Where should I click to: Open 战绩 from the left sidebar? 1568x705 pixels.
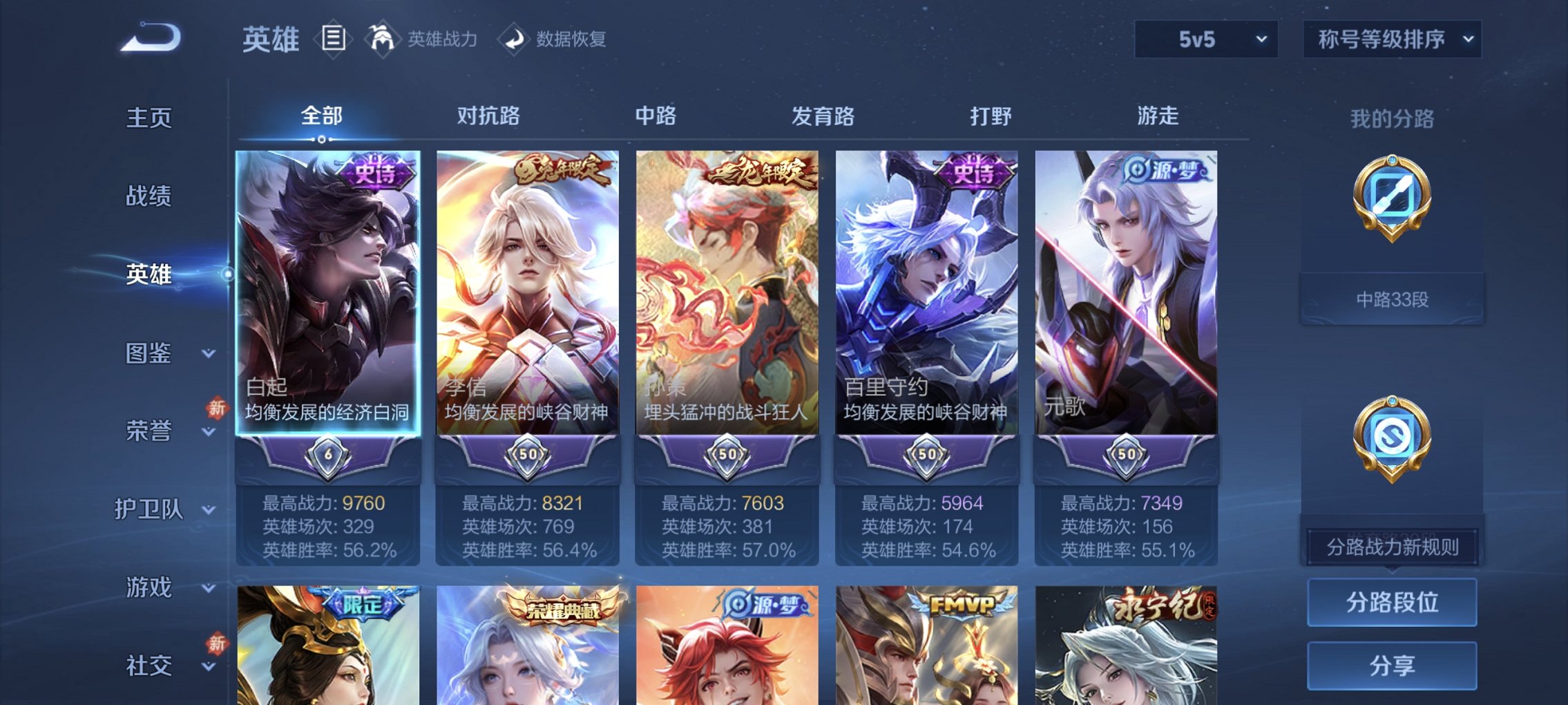point(147,196)
